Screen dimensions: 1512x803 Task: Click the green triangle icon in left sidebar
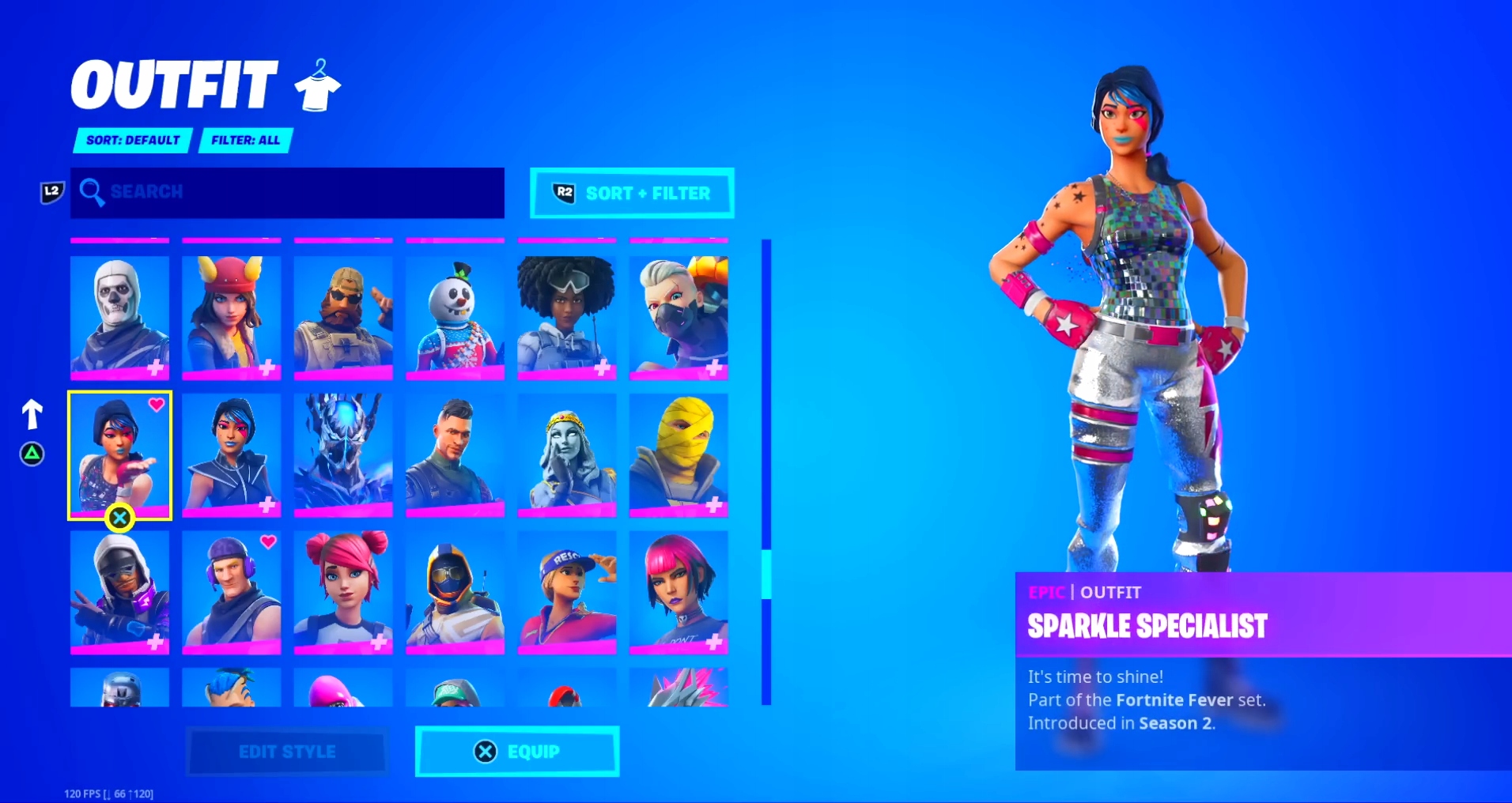(32, 454)
